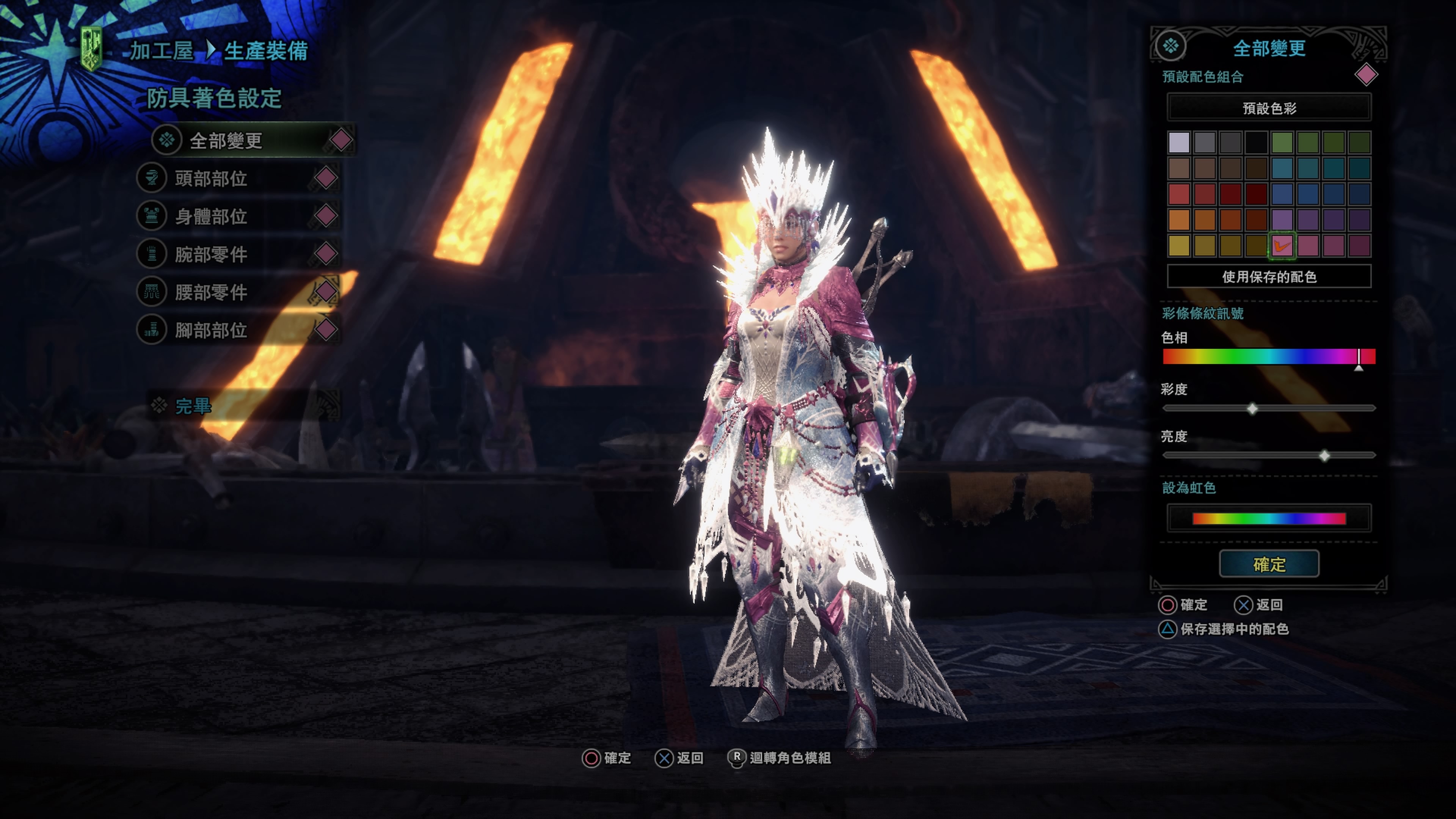Viewport: 1456px width, 819px height.
Task: Select the bright orange preset swatch
Action: click(1179, 220)
